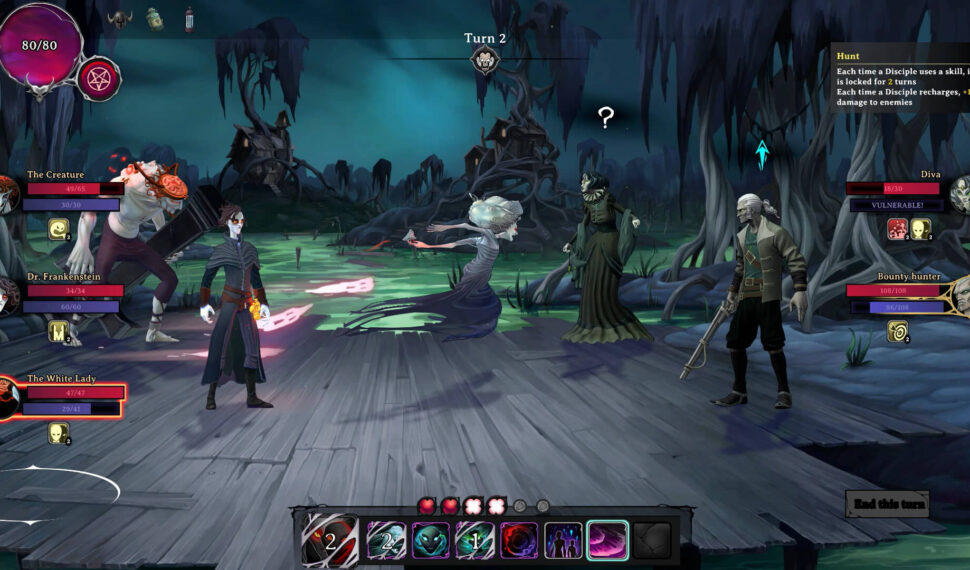
Task: Use the teal ghost face skill
Action: click(431, 541)
